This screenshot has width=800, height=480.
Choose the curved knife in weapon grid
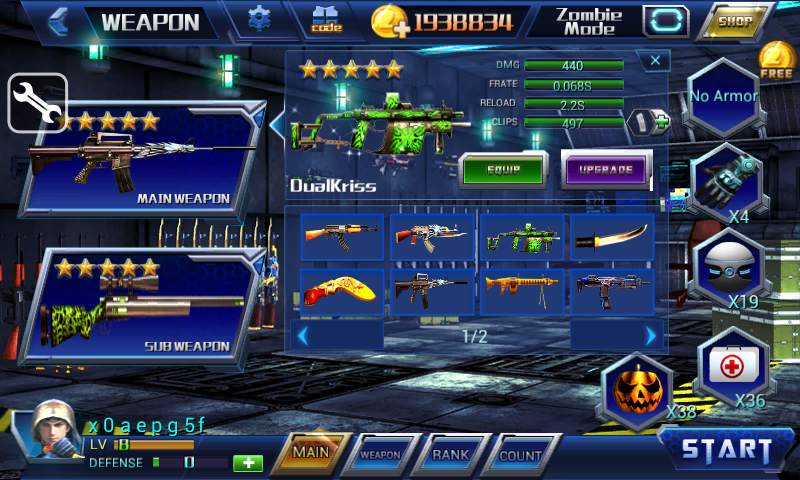(612, 237)
